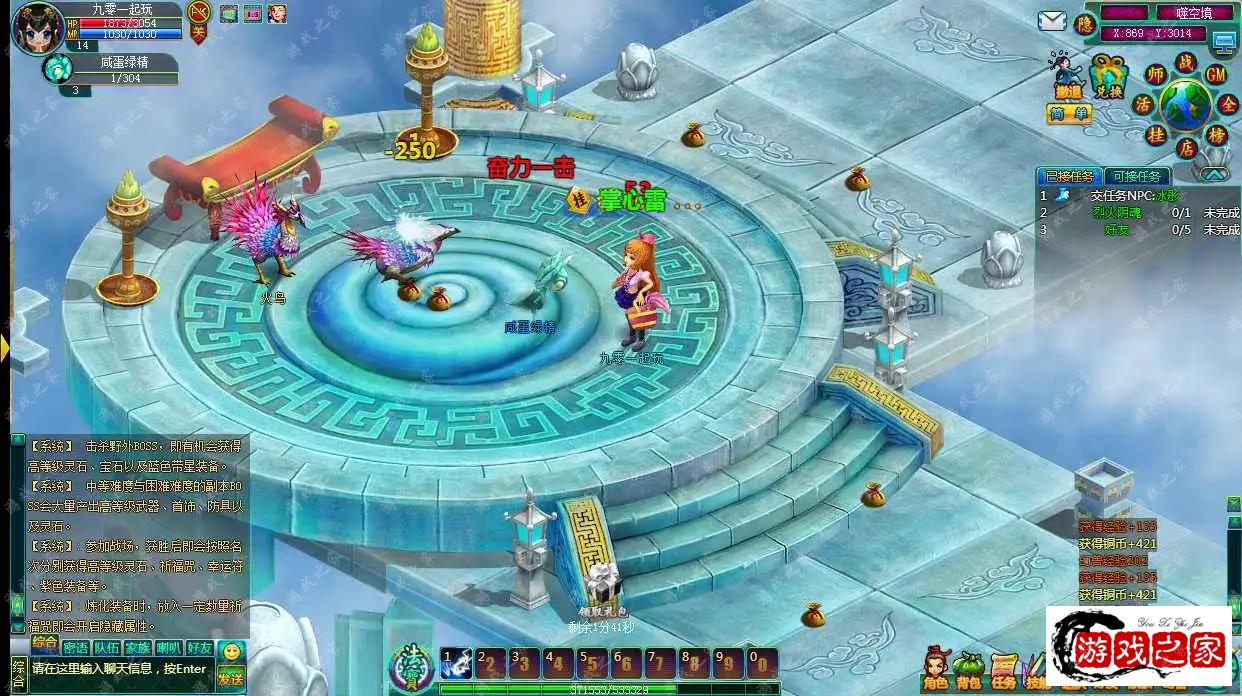
Task: Open the 背包 backpack inventory
Action: (969, 667)
